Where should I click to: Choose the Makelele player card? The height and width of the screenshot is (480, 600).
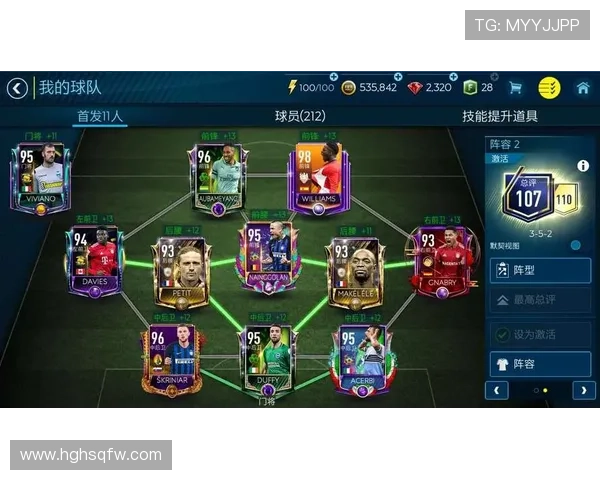[355, 268]
